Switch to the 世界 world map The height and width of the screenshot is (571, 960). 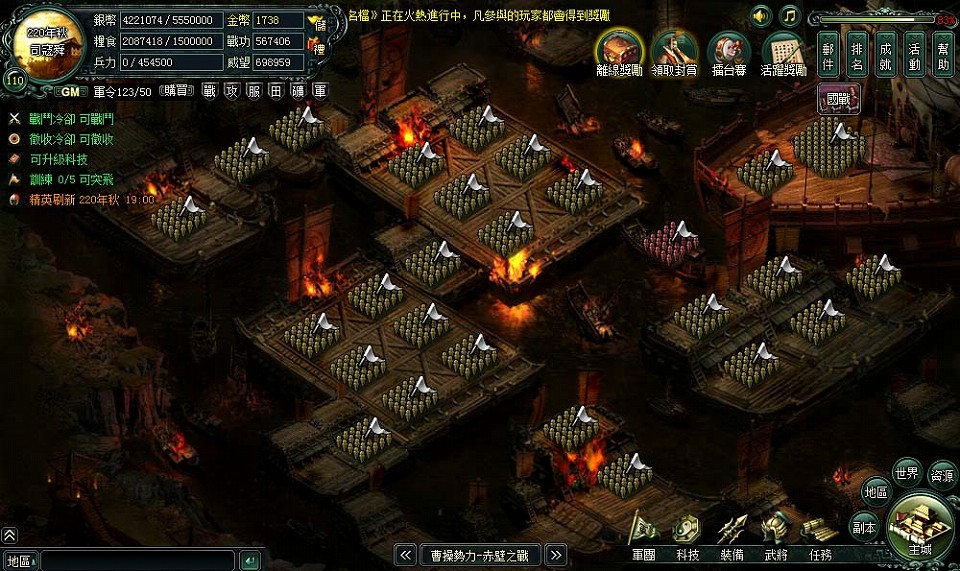(x=907, y=473)
